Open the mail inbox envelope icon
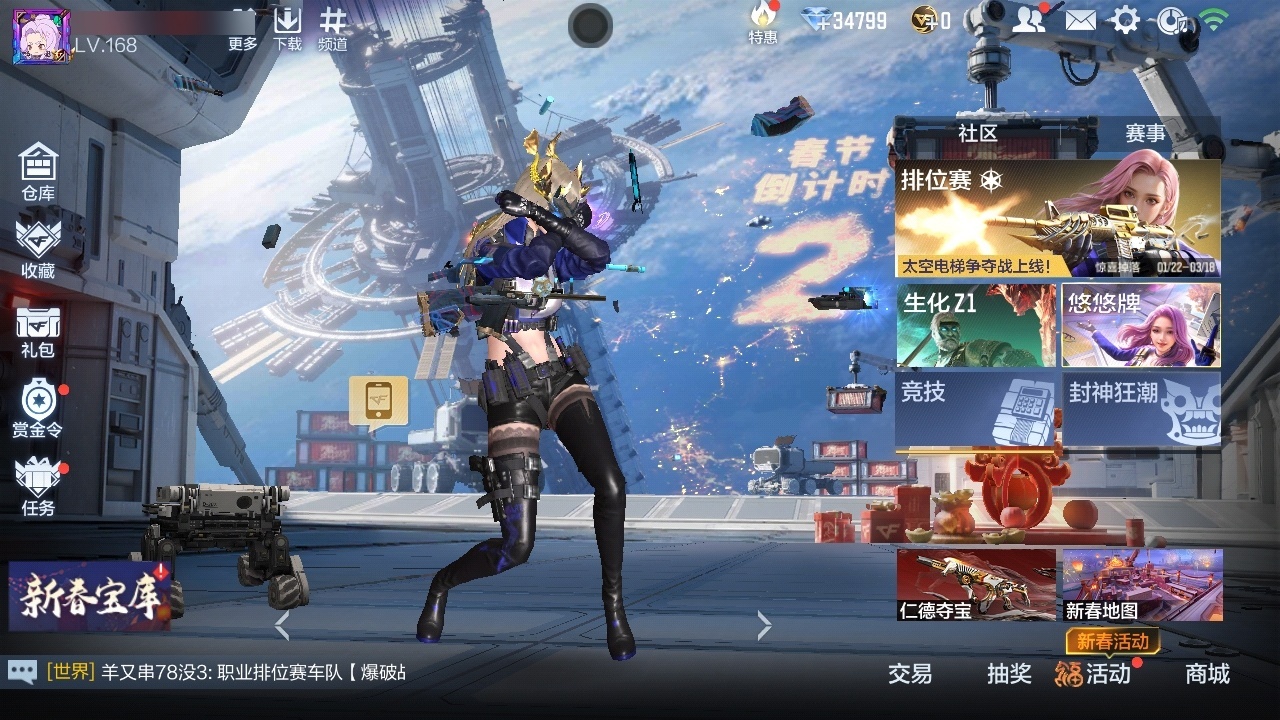This screenshot has height=720, width=1280. (1083, 18)
